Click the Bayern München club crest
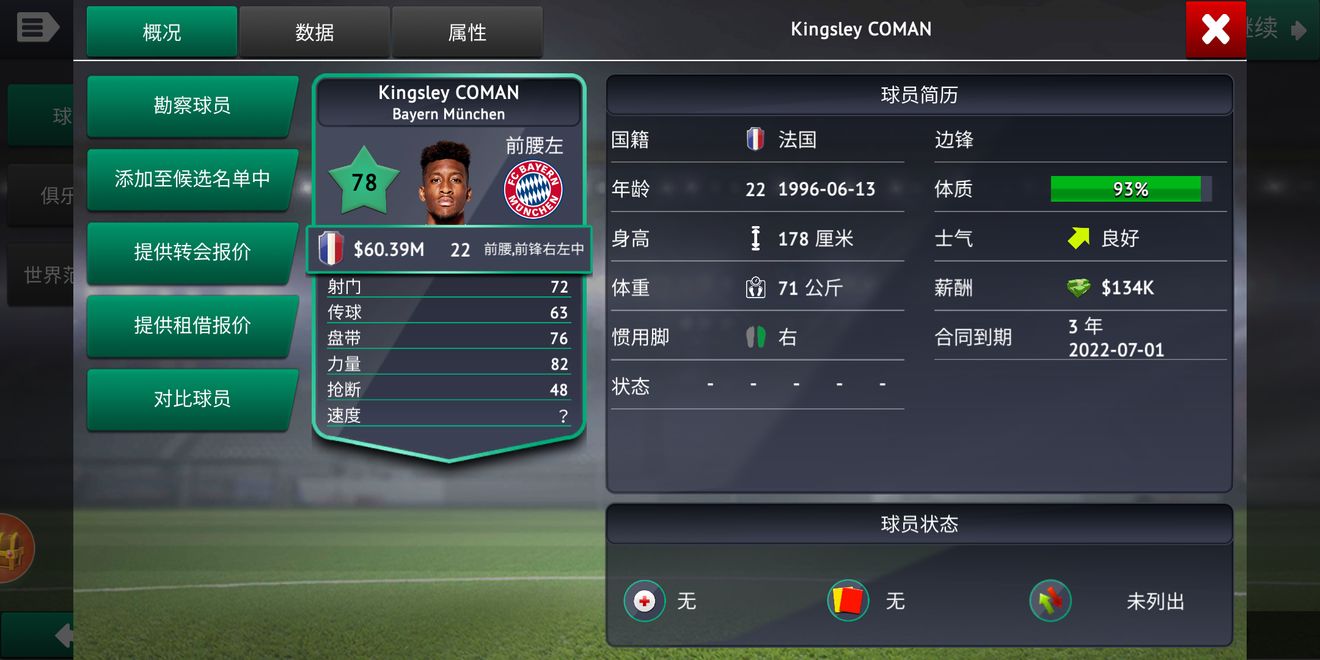The image size is (1320, 660). click(533, 190)
